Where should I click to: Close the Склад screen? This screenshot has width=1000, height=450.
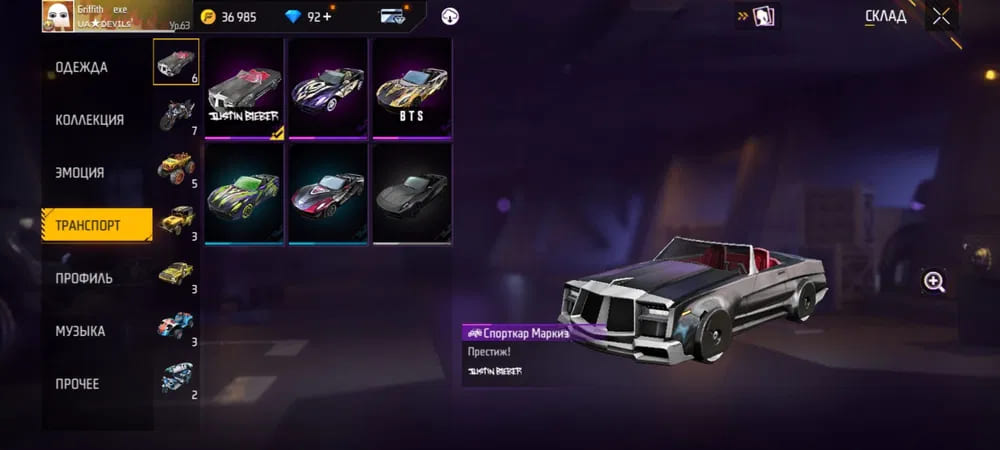[x=941, y=16]
